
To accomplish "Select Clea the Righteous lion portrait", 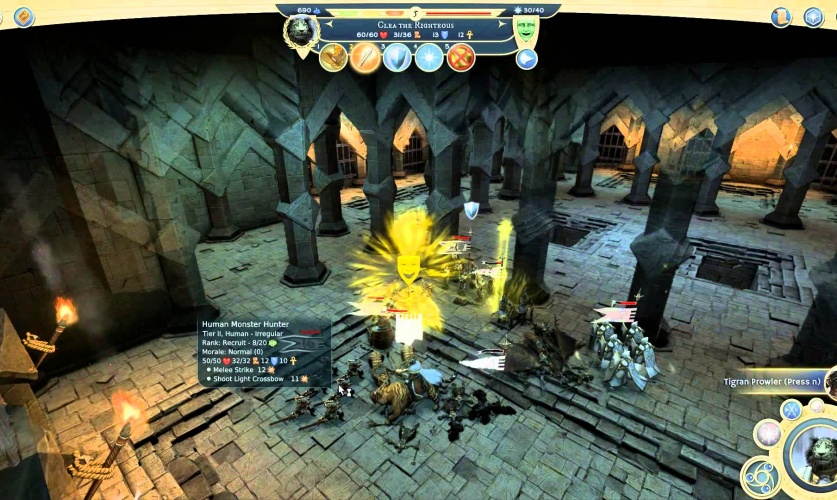I will click(x=301, y=31).
